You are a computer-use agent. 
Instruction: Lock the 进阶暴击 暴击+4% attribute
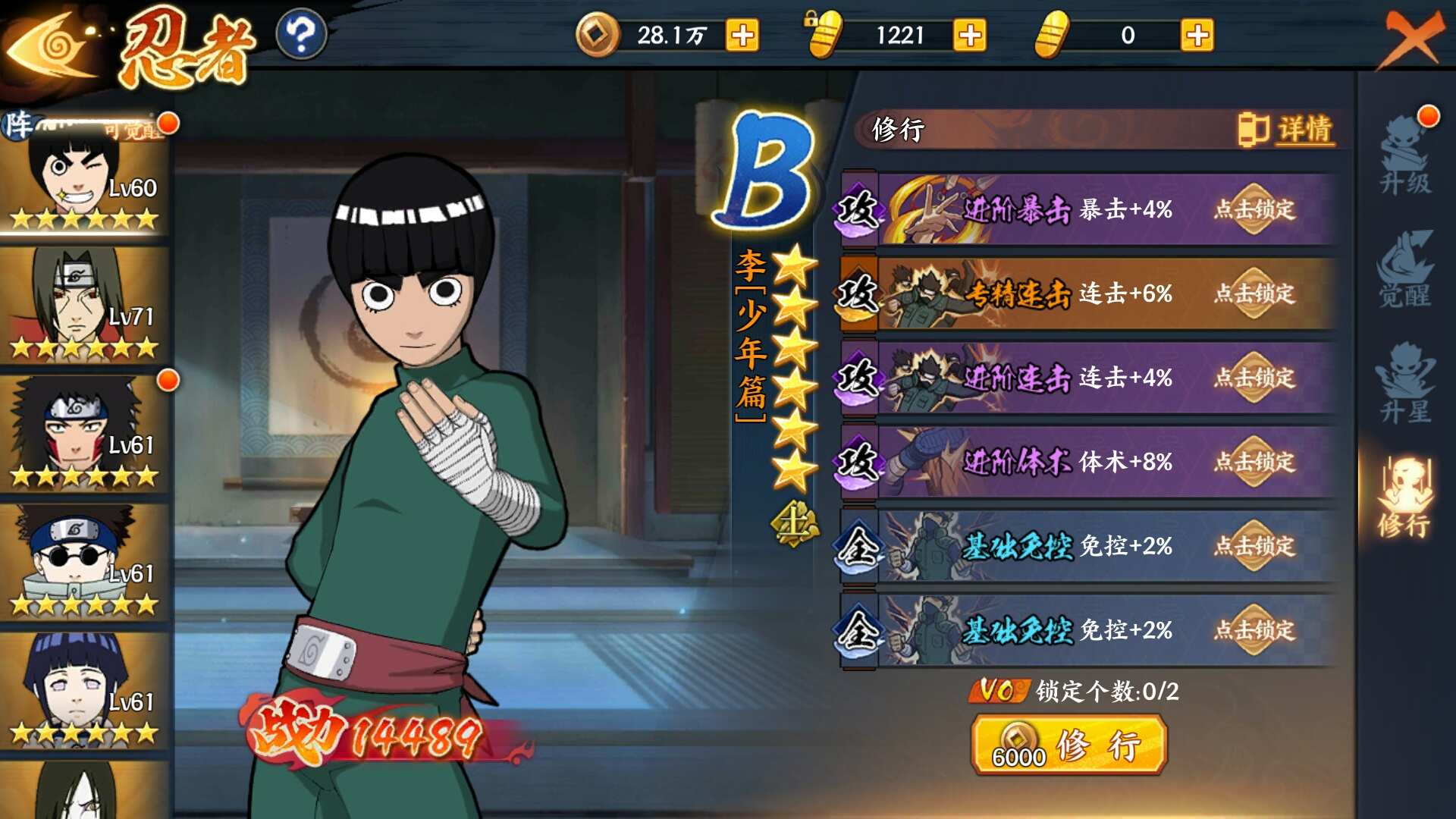click(x=1254, y=209)
